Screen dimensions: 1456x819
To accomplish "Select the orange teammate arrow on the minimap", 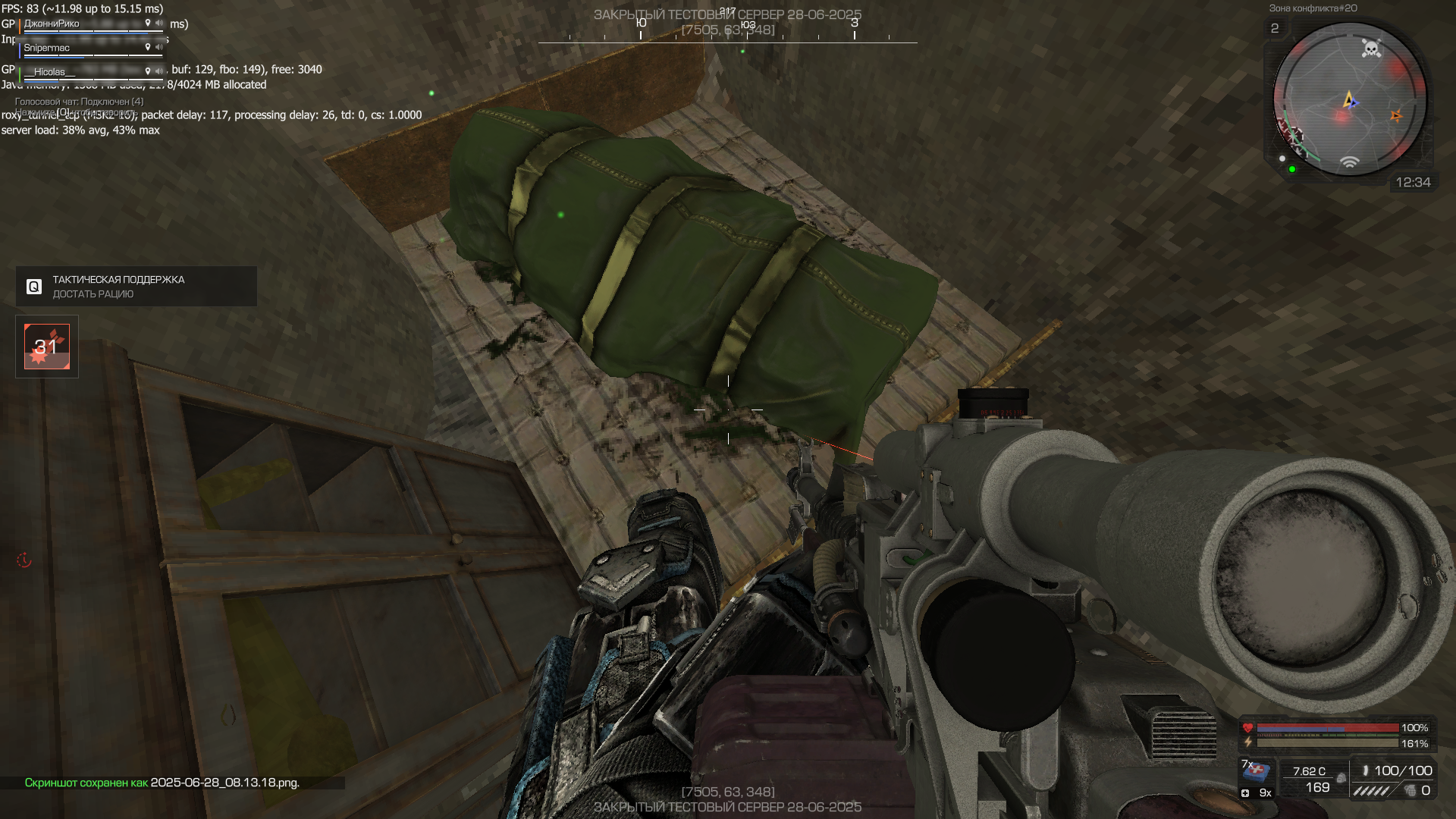I will tap(1395, 116).
